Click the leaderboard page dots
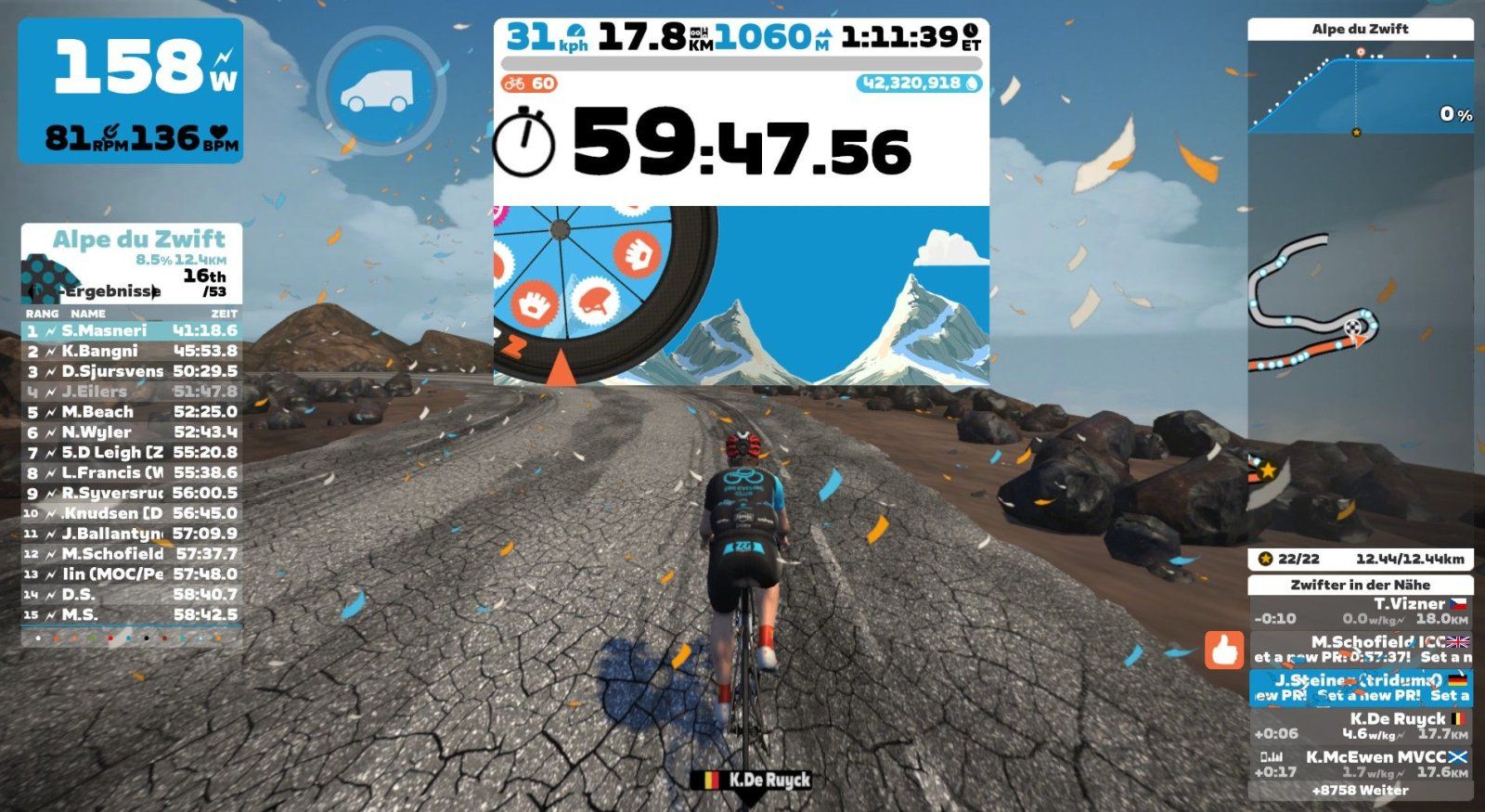 tap(130, 638)
